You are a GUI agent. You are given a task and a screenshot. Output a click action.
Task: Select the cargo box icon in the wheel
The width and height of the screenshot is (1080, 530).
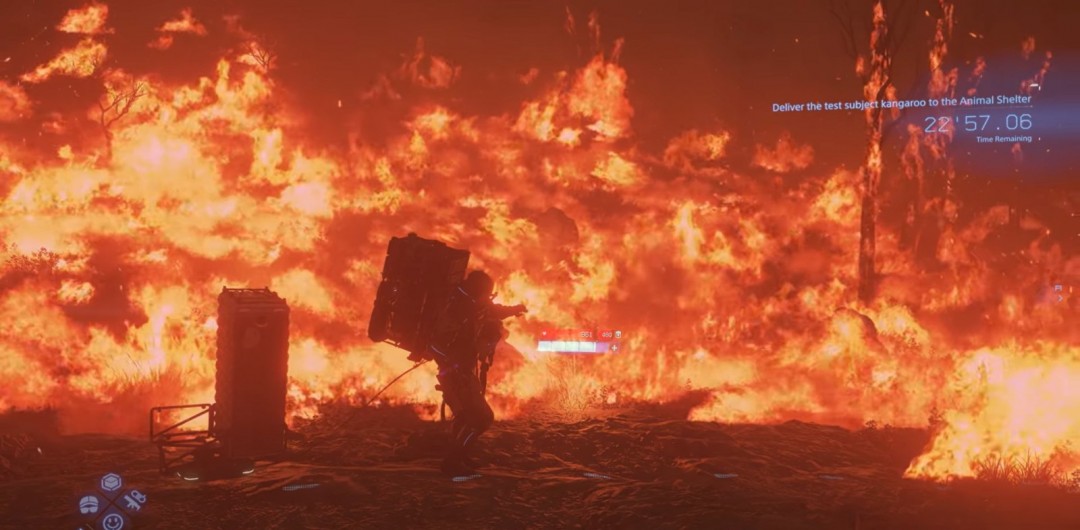[x=111, y=482]
